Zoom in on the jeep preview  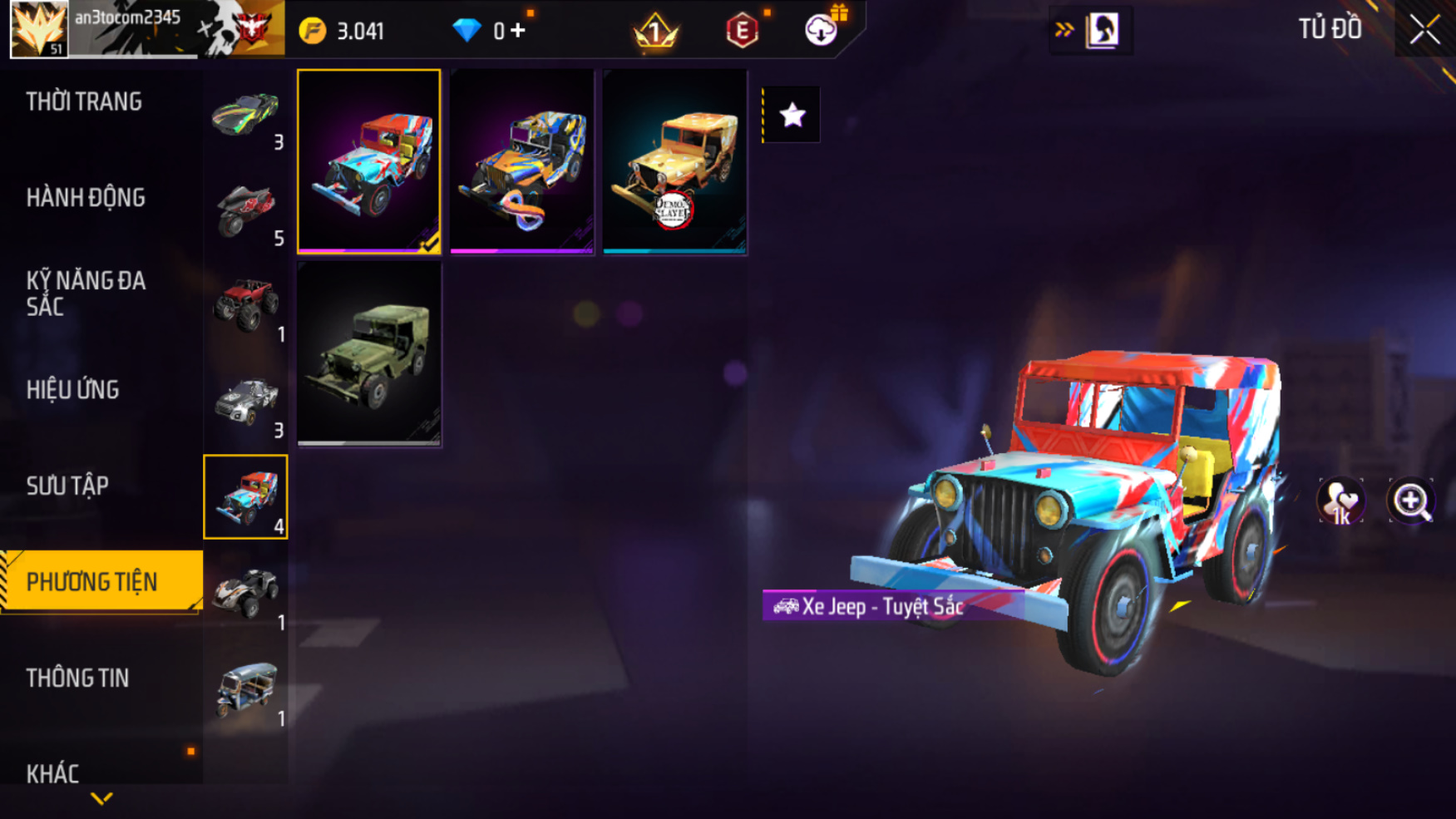[x=1411, y=501]
